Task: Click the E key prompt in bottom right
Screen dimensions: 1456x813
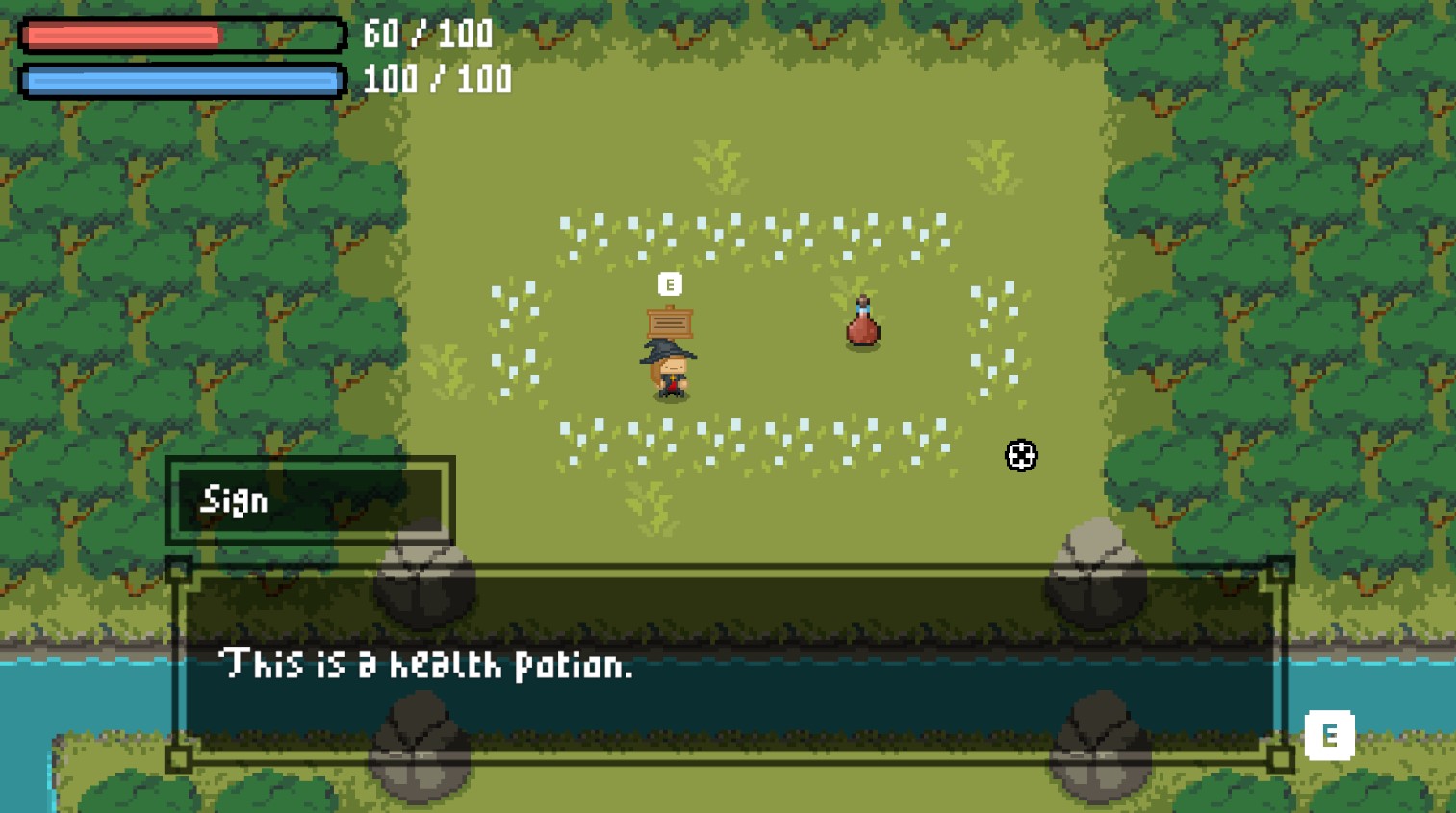Action: (x=1329, y=735)
